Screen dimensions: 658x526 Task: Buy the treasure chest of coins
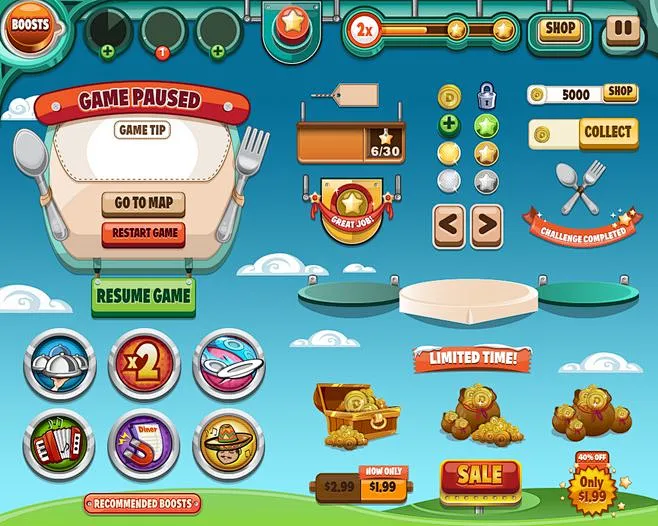click(x=353, y=413)
